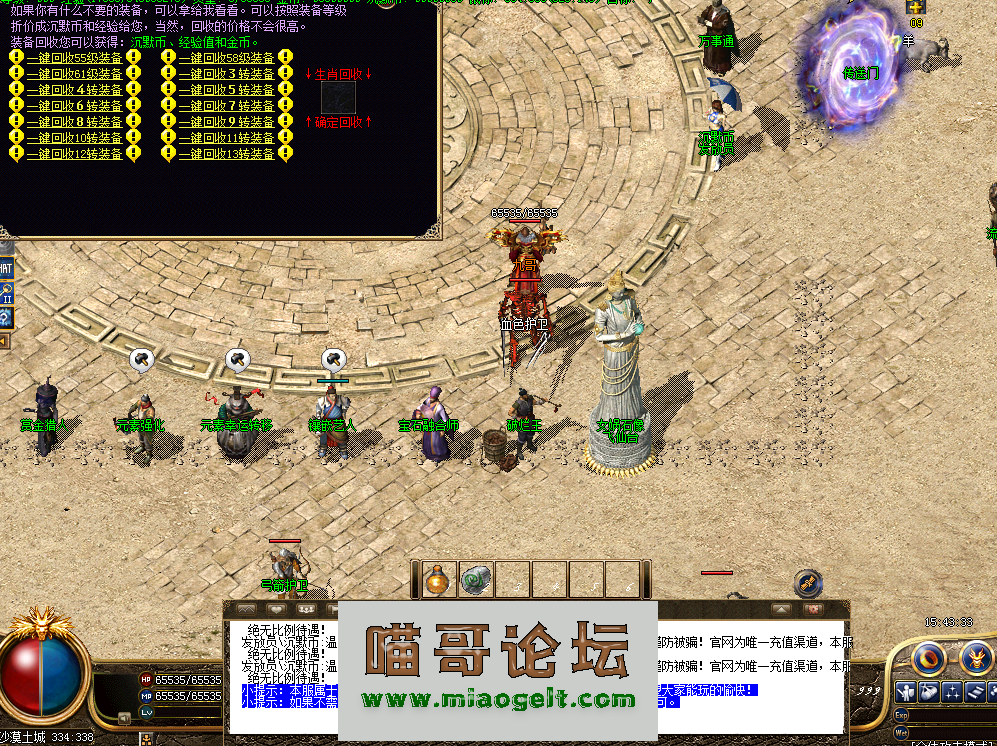Screen dimensions: 997x746
Task: Open the CHAT side button
Action: [x=6, y=268]
